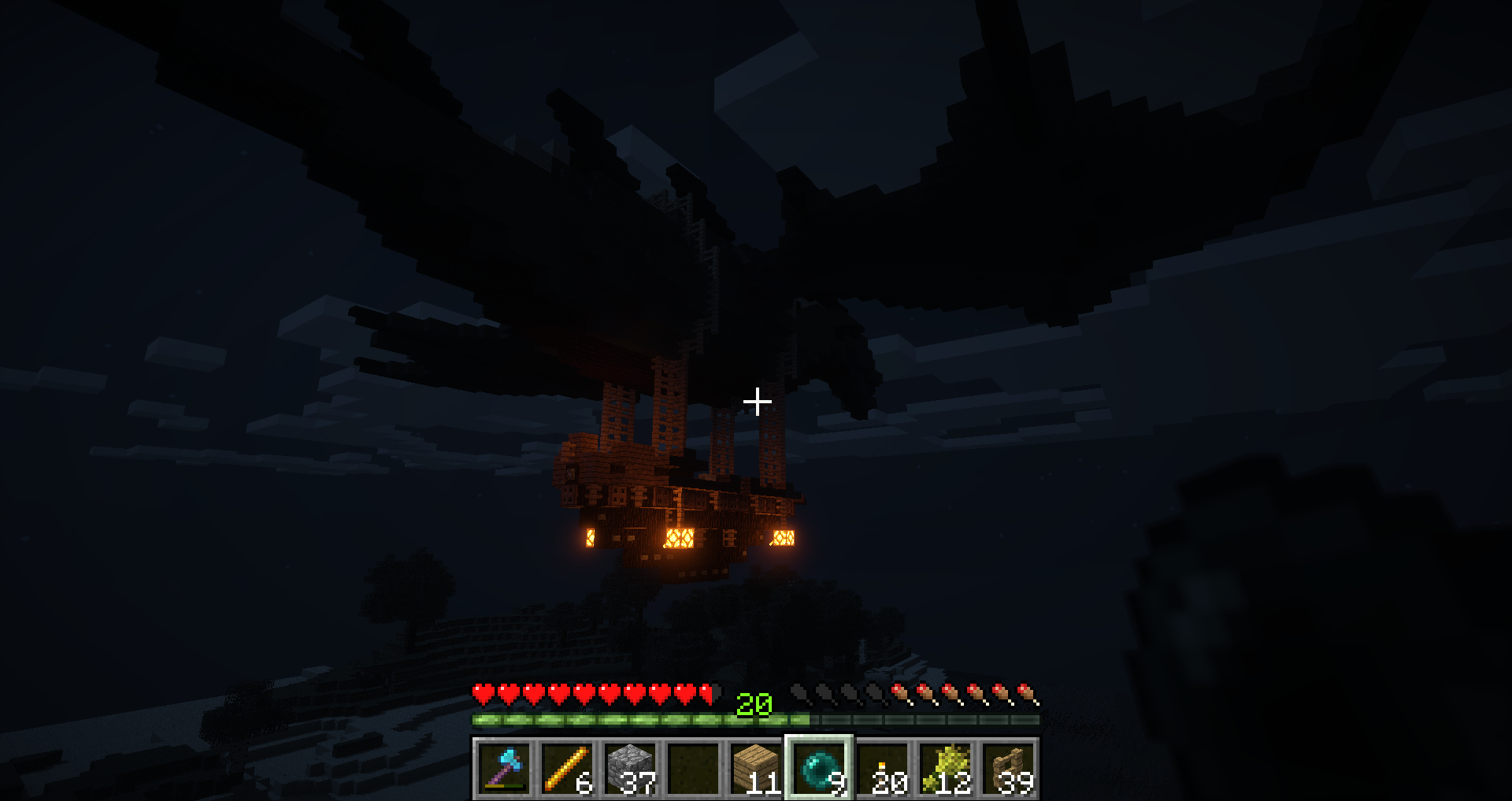This screenshot has height=801, width=1512.
Task: Pick the oak planks hotbar slot
Action: coord(755,768)
